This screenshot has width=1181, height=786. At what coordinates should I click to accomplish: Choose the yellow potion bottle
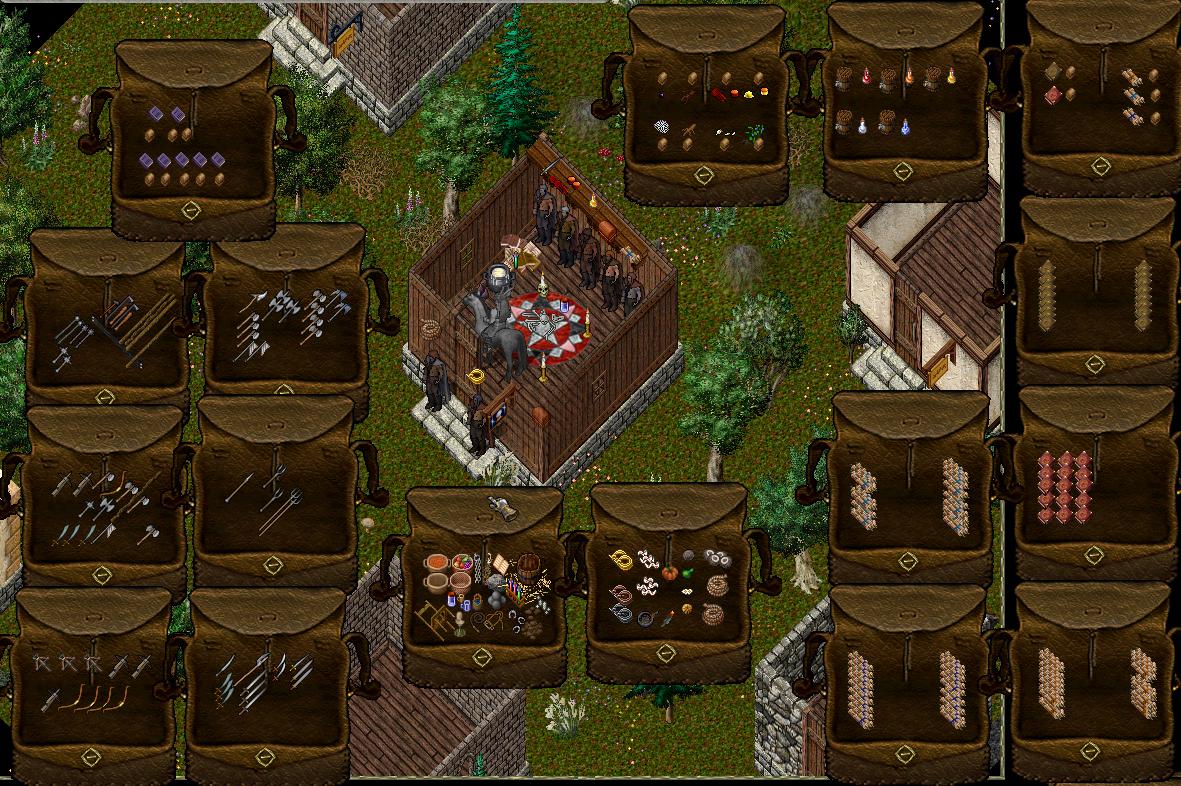(951, 76)
